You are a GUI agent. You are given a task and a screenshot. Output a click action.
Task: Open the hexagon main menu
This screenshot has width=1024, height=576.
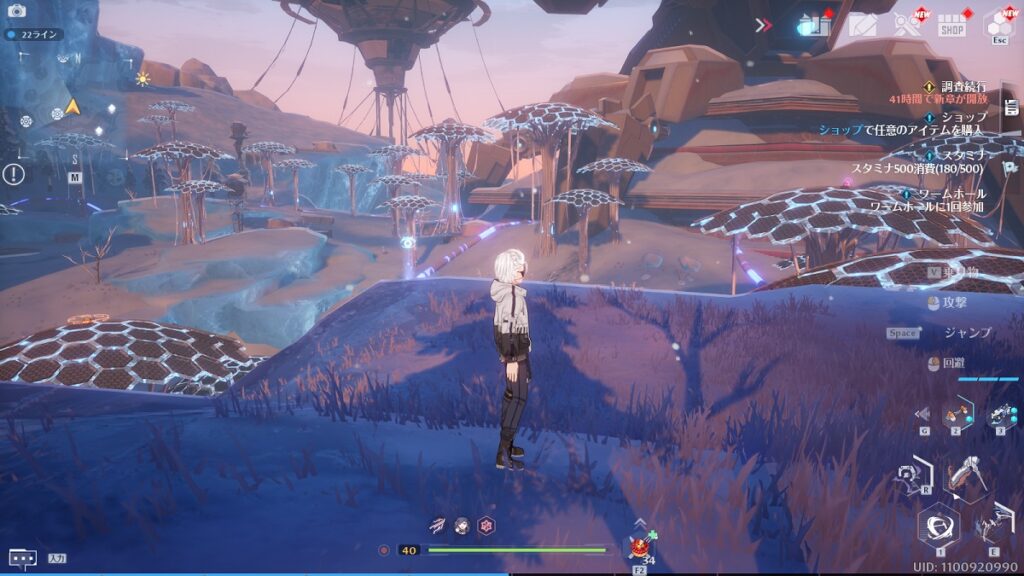pos(1000,25)
